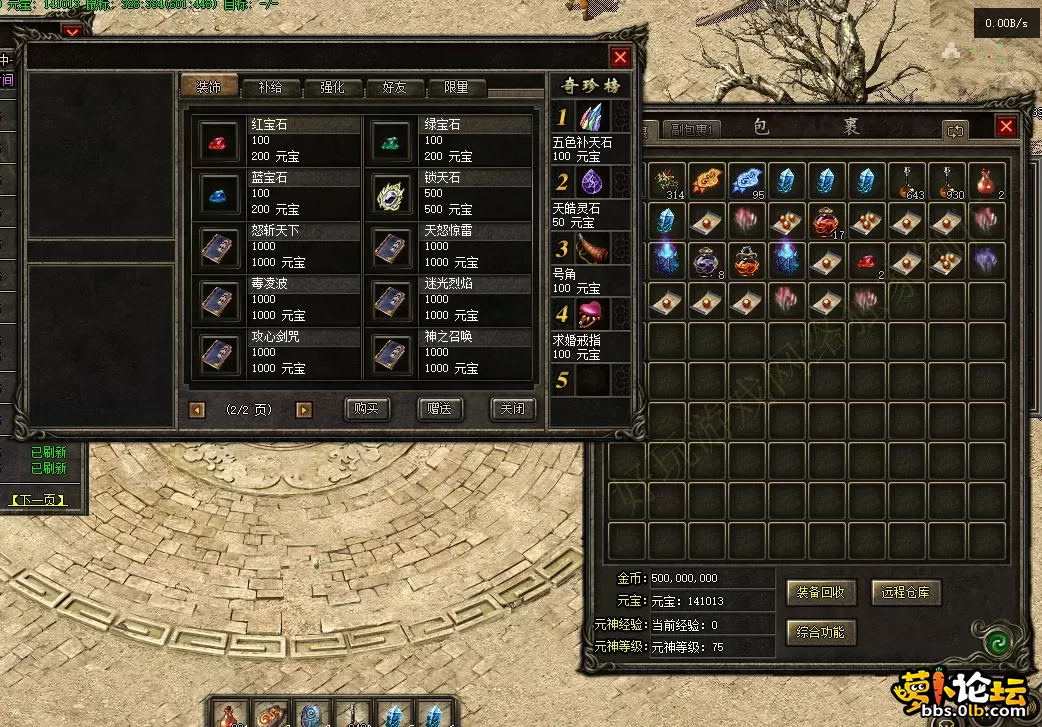Close the shop with 关闭 button

click(513, 409)
